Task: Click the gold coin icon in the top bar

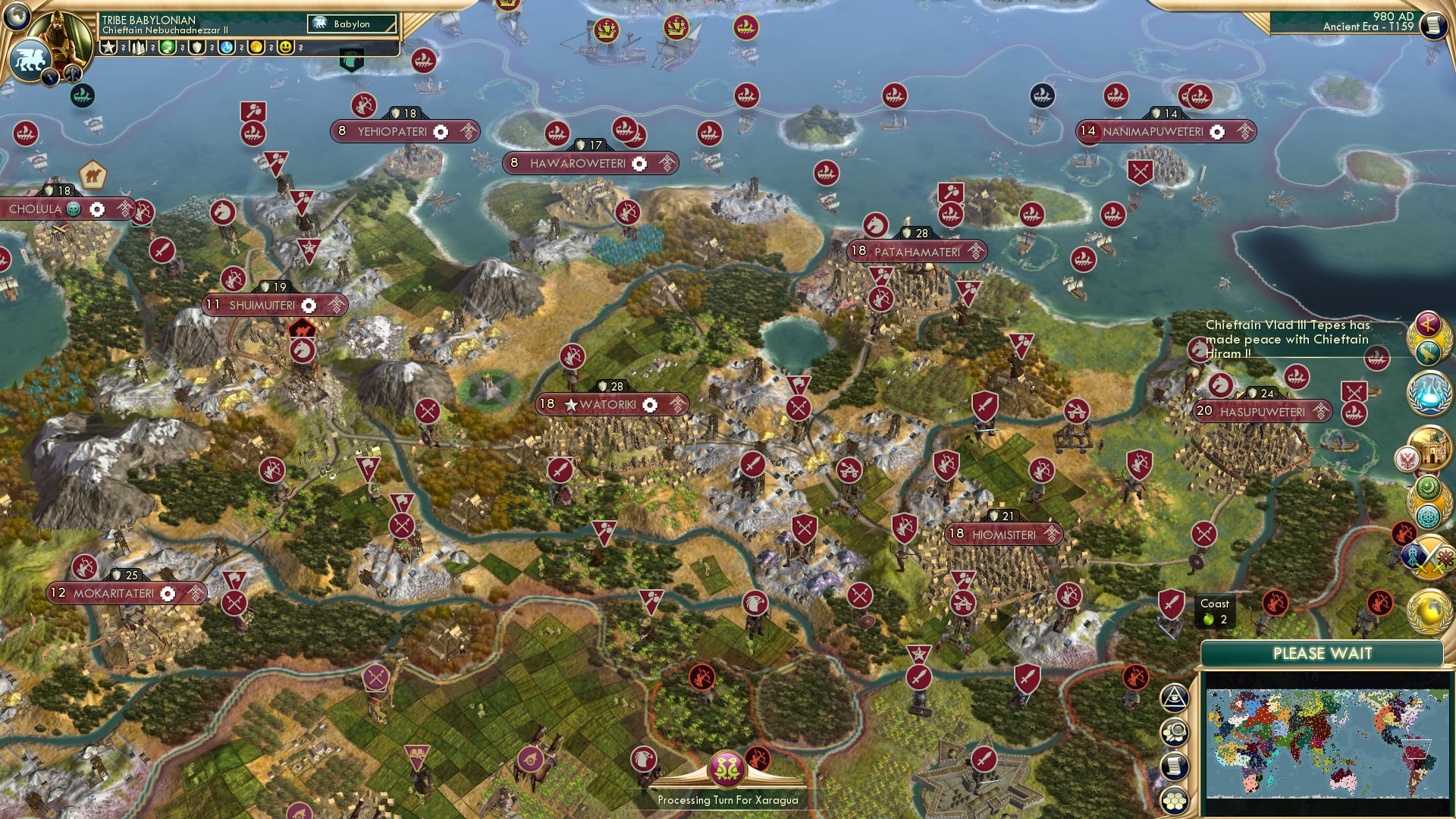Action: pos(258,47)
